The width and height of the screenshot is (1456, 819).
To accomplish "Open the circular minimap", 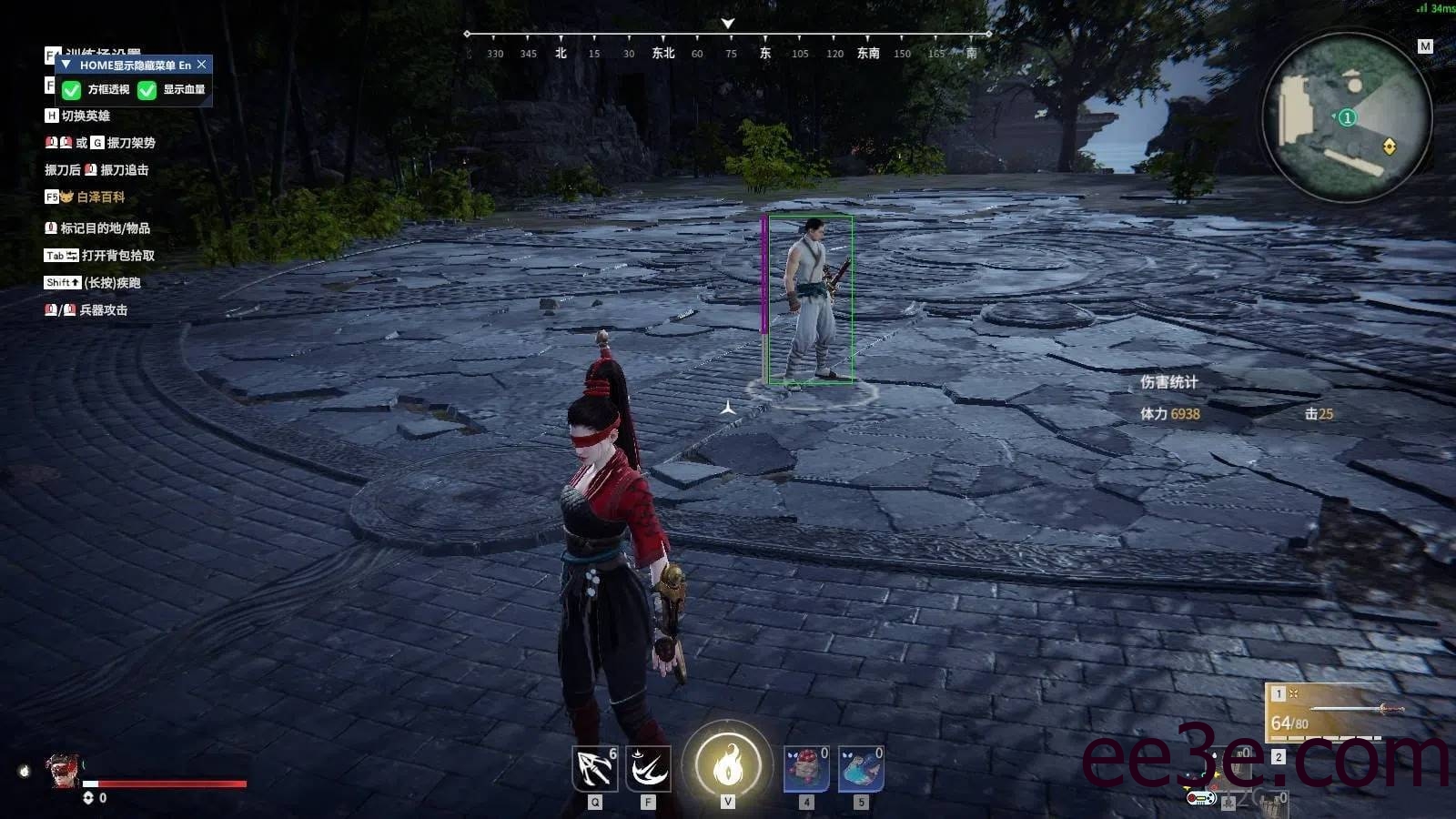I will coord(1347,117).
